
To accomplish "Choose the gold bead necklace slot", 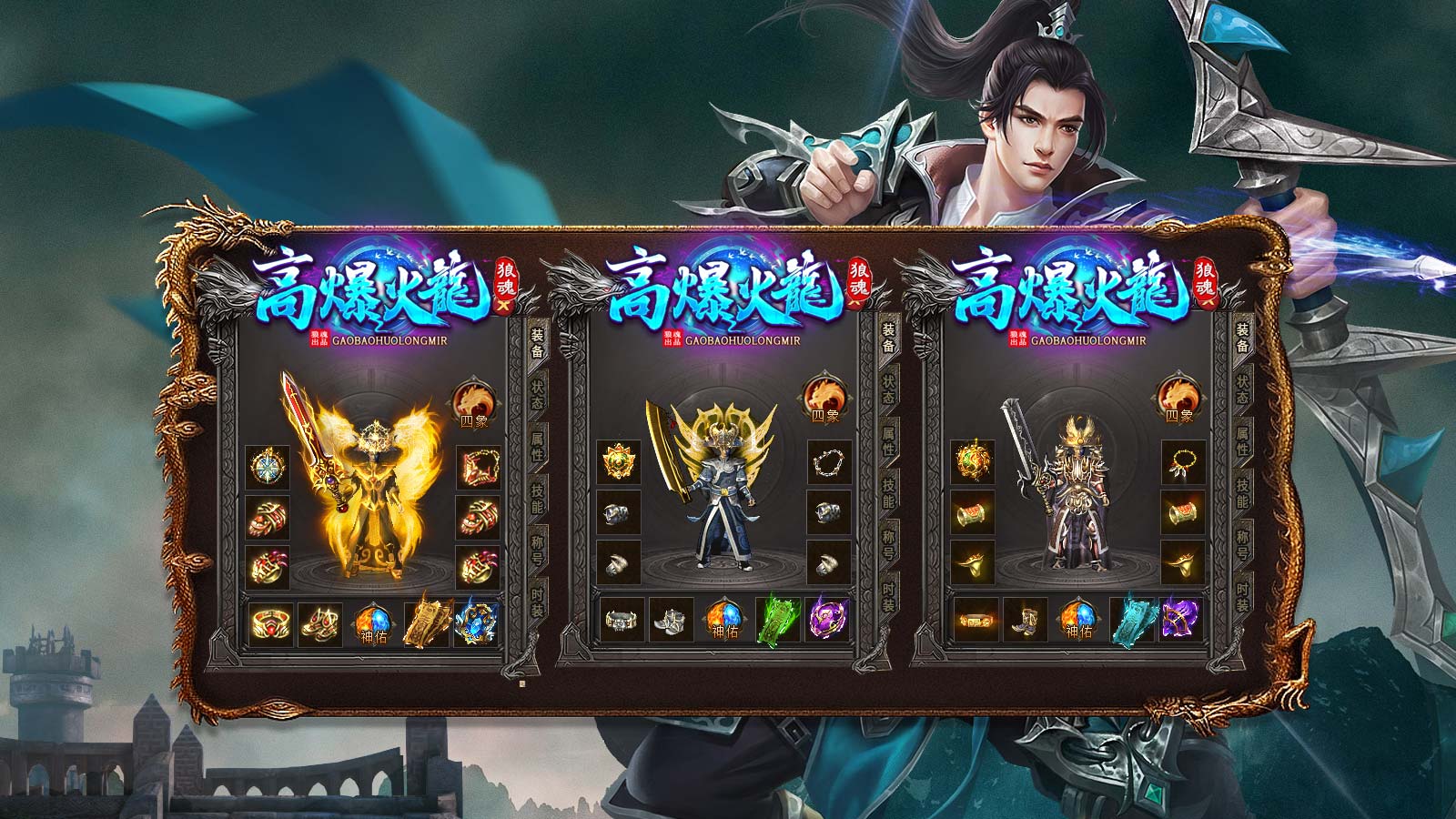I will pos(1183,463).
